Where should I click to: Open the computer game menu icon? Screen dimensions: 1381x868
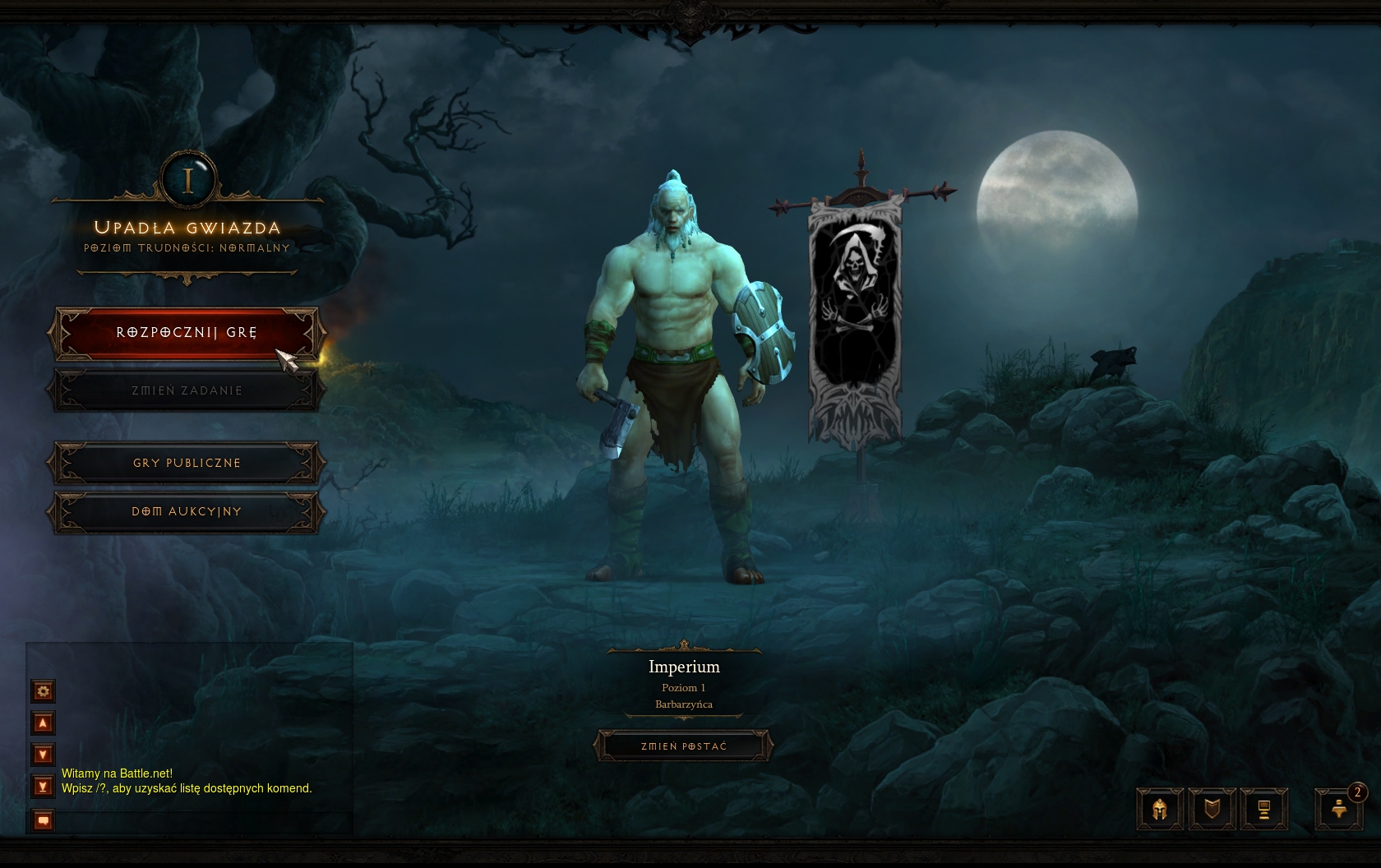pyautogui.click(x=1263, y=810)
